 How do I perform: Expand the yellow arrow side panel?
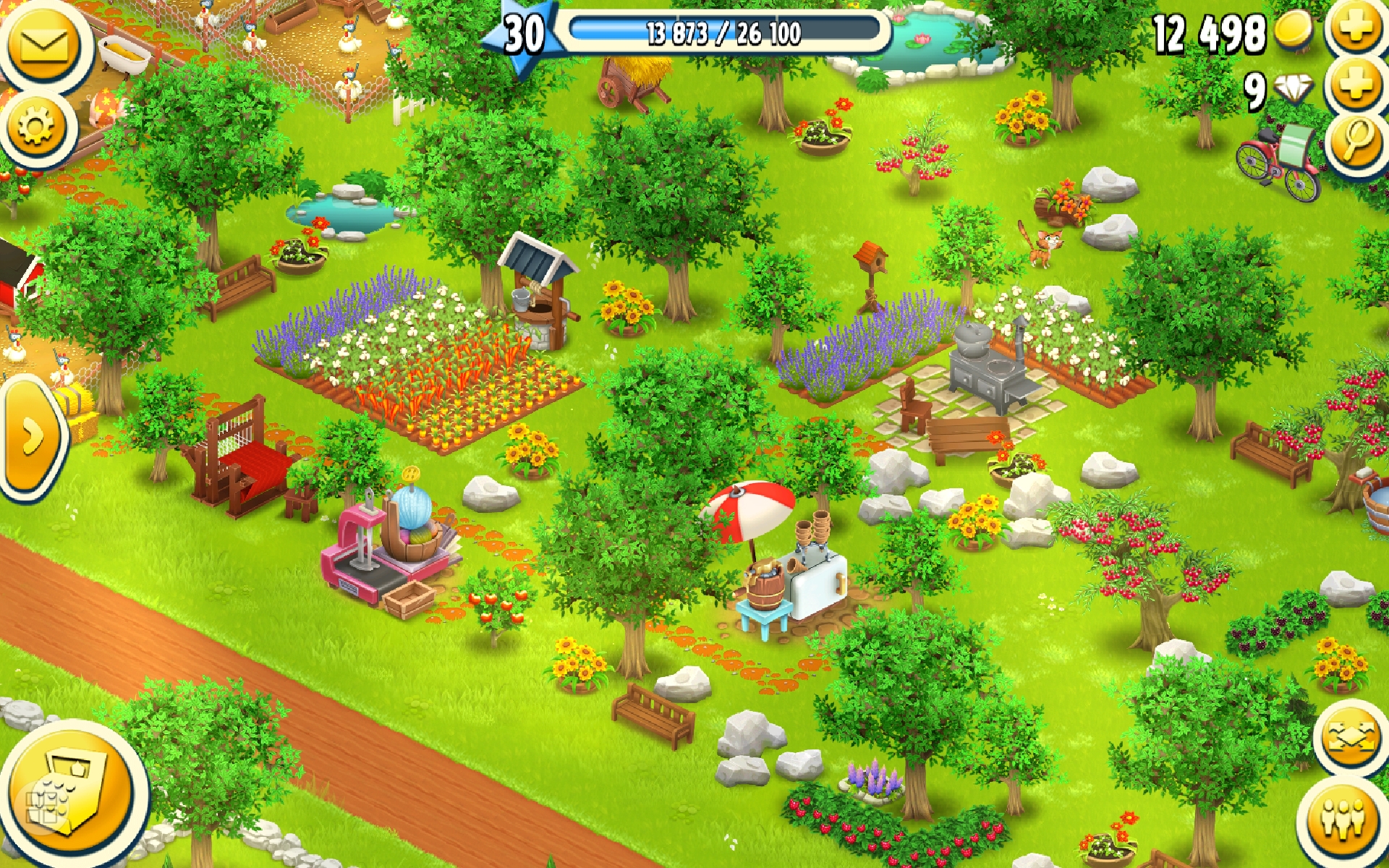tap(30, 438)
